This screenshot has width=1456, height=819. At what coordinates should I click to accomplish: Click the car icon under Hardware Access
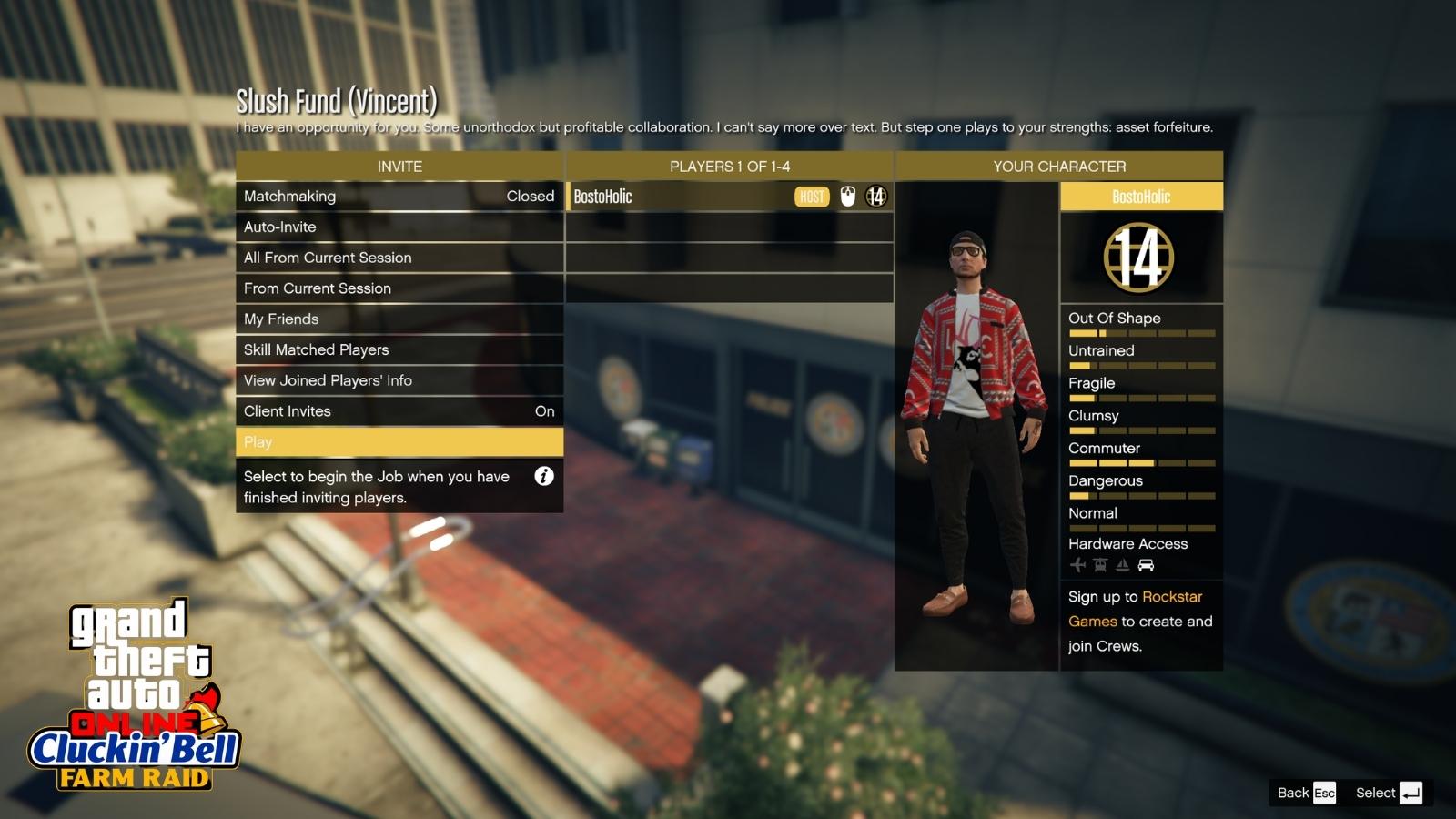1146,564
